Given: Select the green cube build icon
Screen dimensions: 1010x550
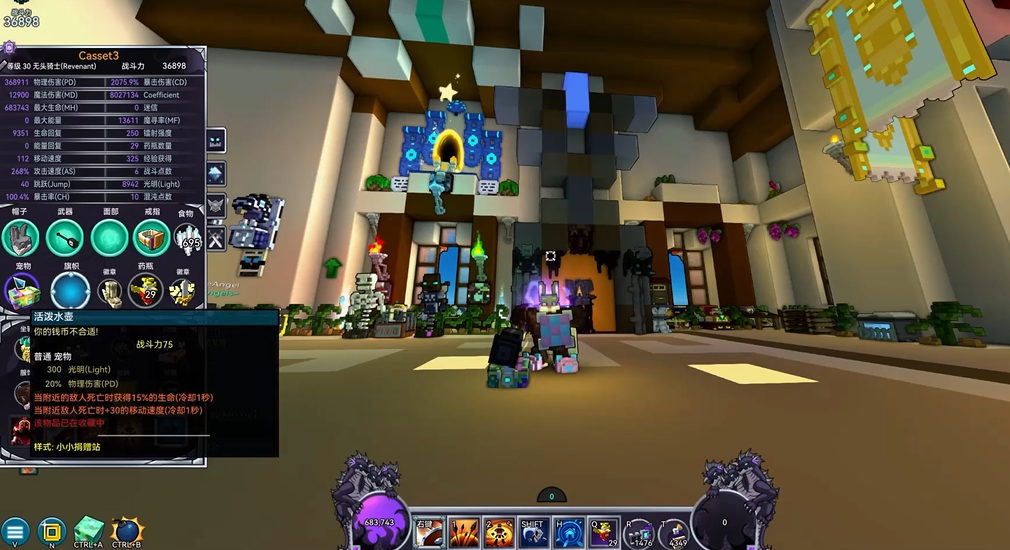Looking at the screenshot, I should 89,529.
